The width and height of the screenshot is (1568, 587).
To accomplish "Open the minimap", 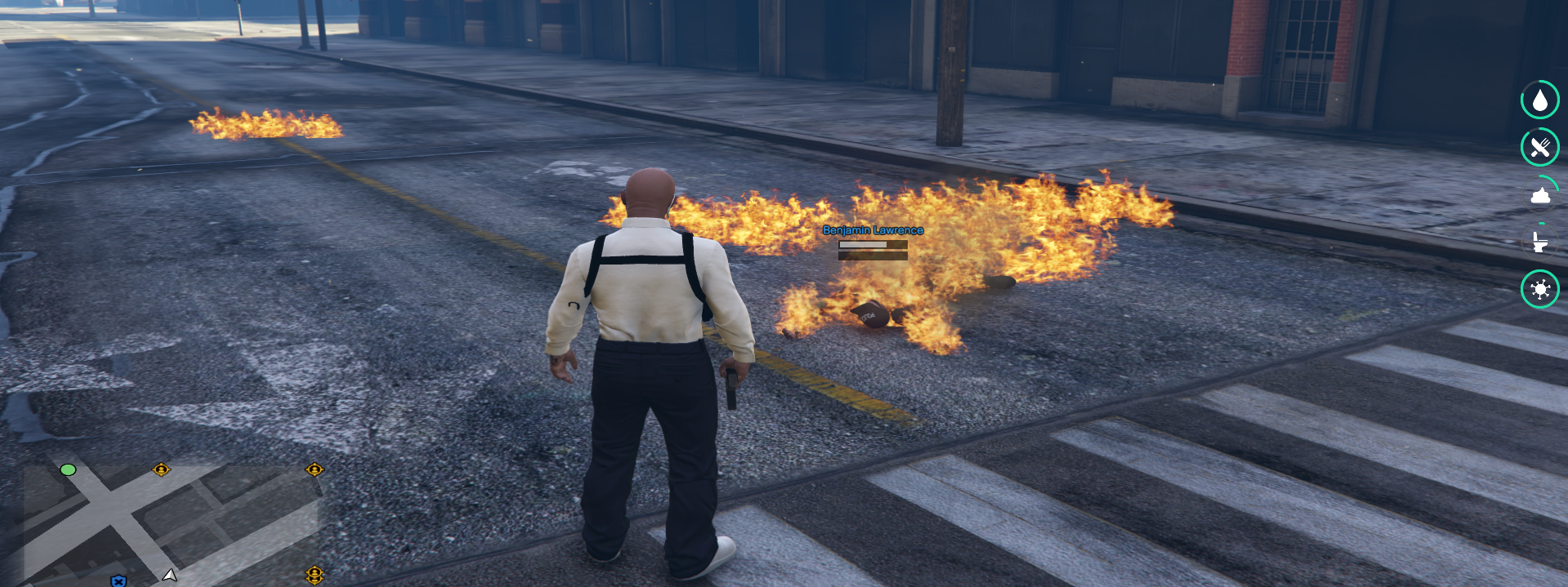I will pos(172,523).
